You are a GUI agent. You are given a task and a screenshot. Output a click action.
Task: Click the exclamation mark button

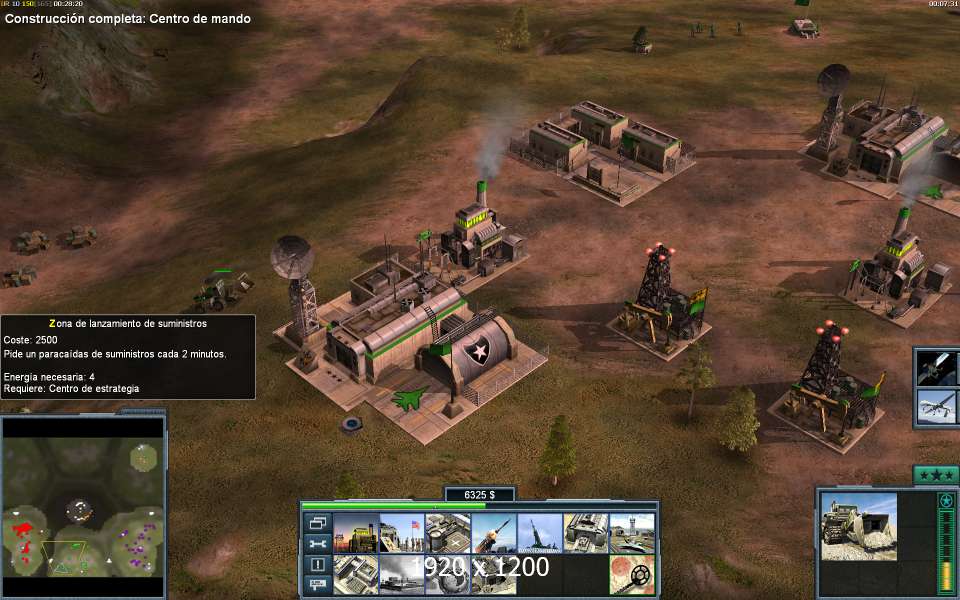(318, 563)
